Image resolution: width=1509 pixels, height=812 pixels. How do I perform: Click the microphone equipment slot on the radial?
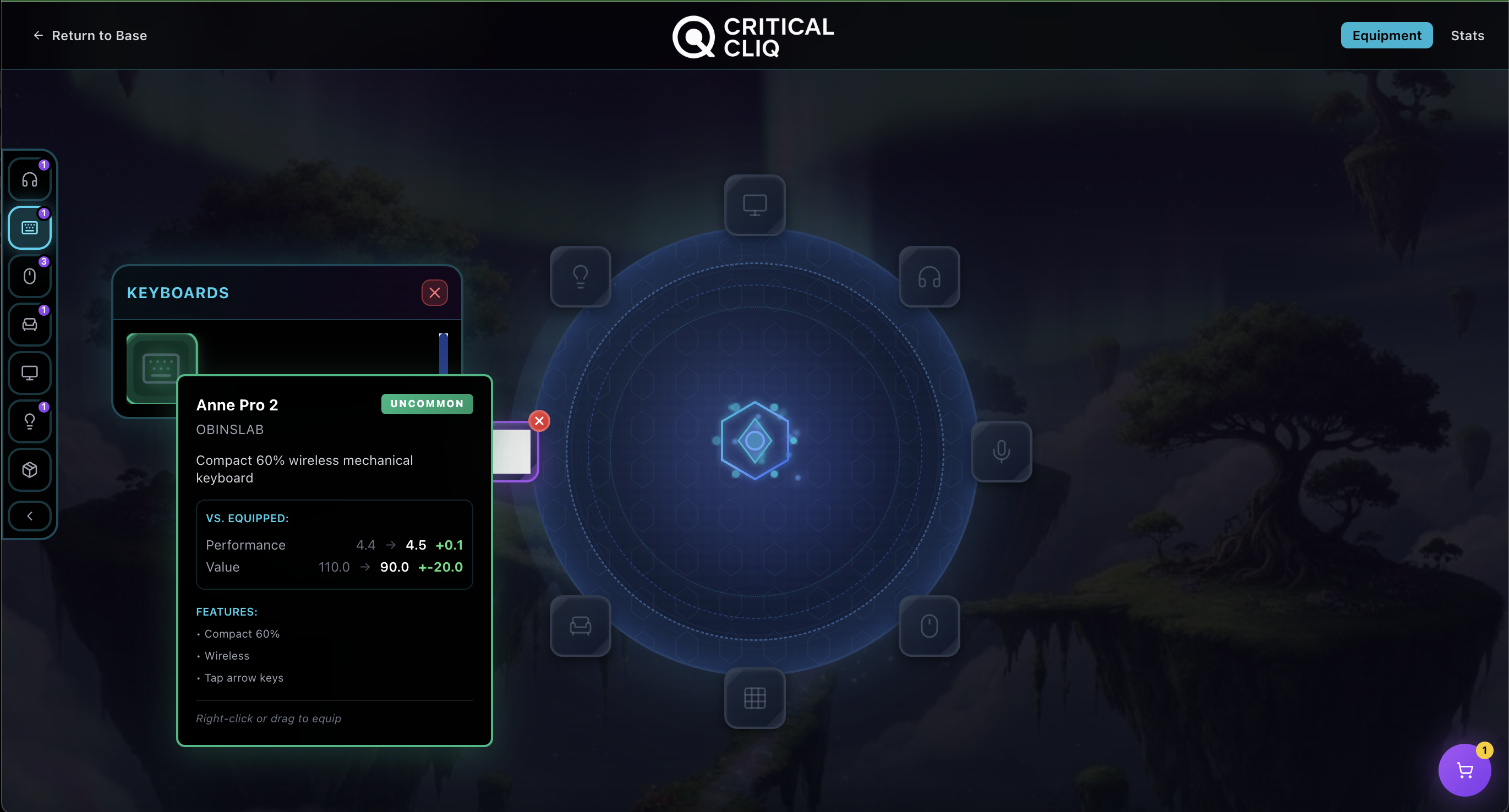click(x=1001, y=451)
